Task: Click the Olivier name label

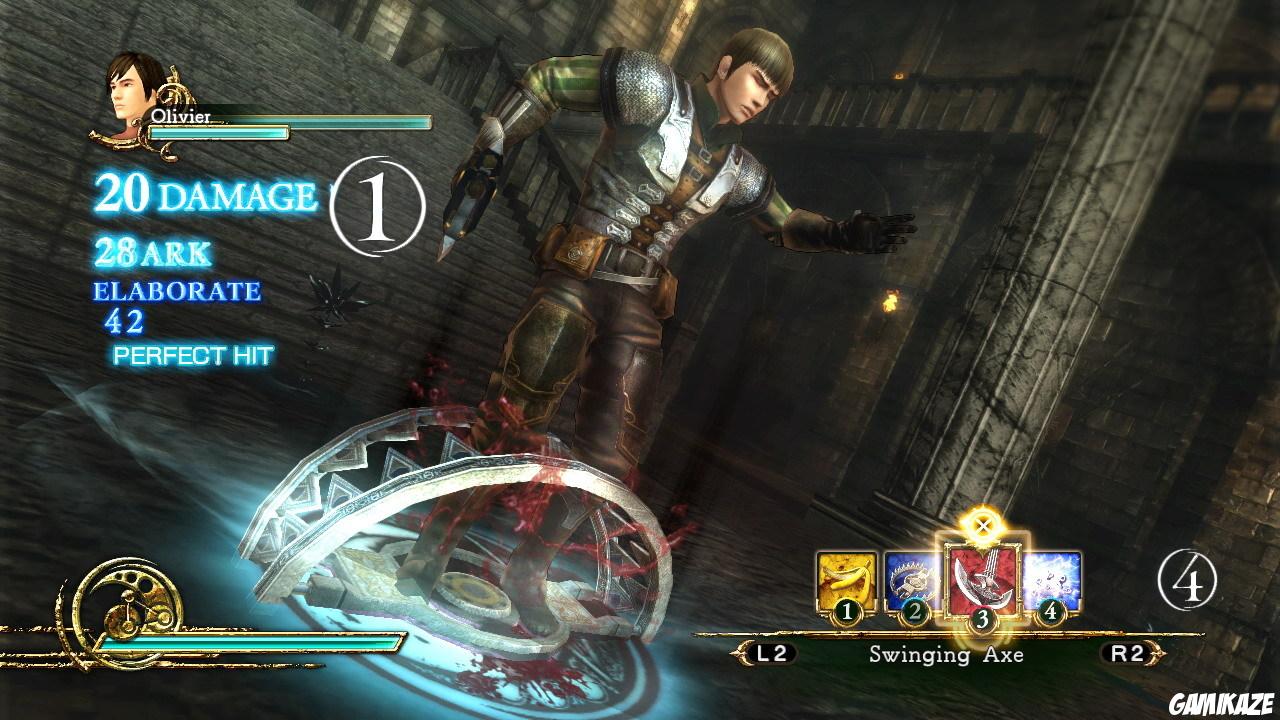Action: tap(182, 120)
